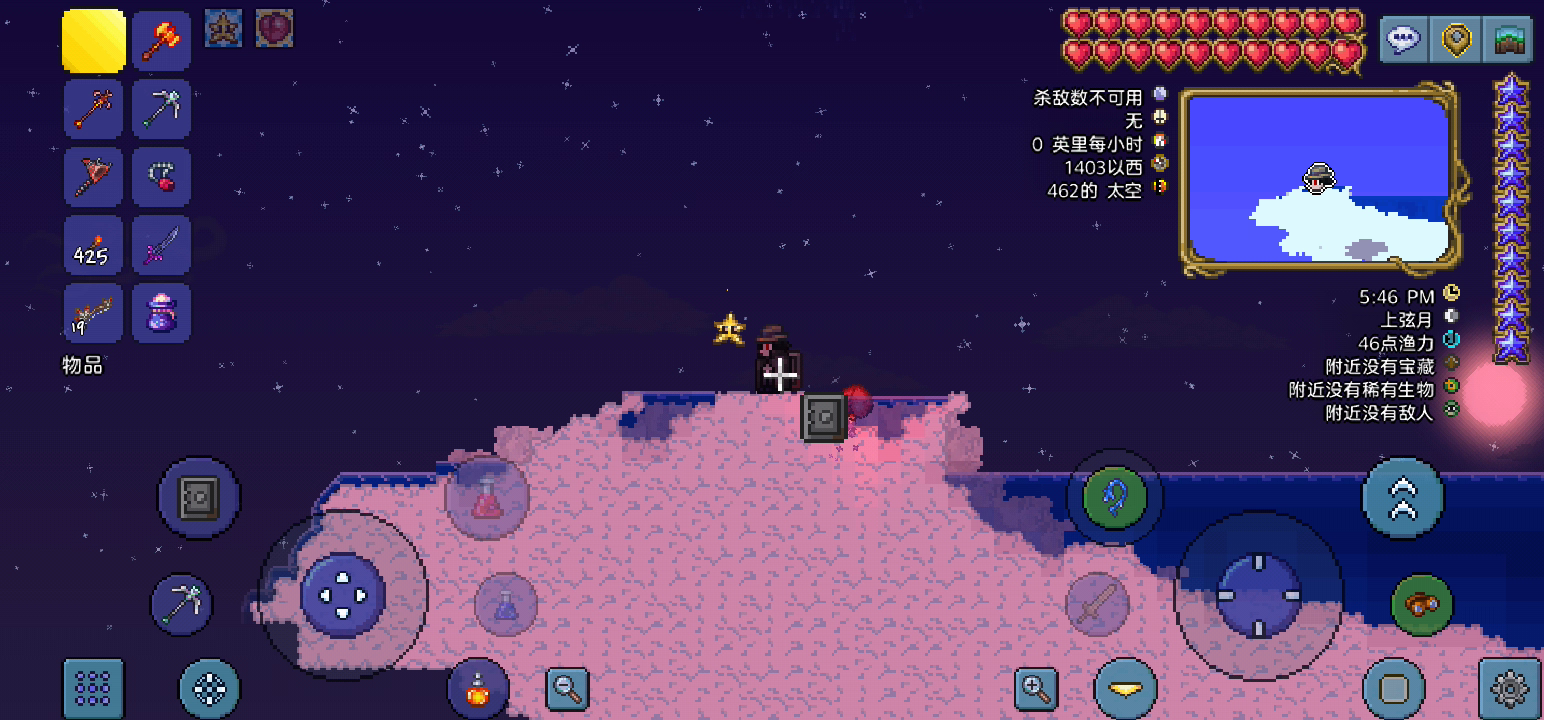The height and width of the screenshot is (720, 1544).
Task: Zoom out with the minus magnifier
Action: tap(567, 688)
